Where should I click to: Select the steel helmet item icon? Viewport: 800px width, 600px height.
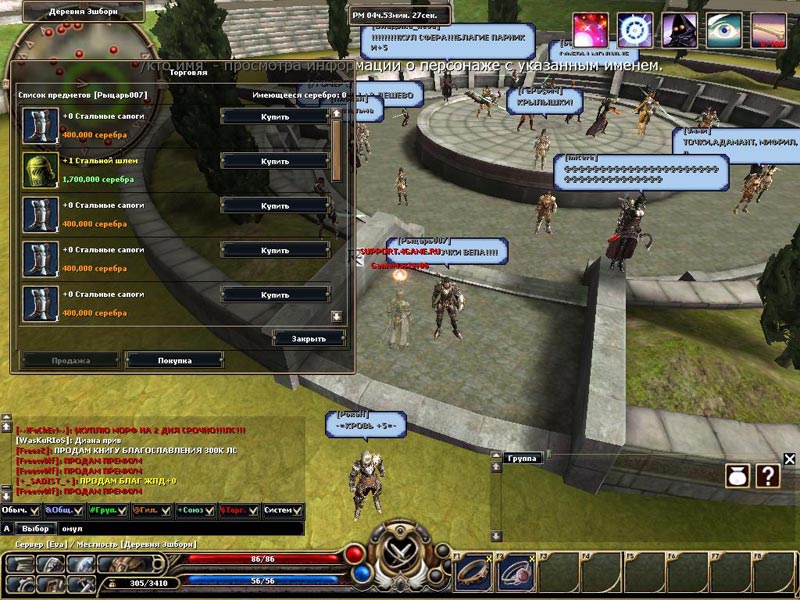pos(39,169)
